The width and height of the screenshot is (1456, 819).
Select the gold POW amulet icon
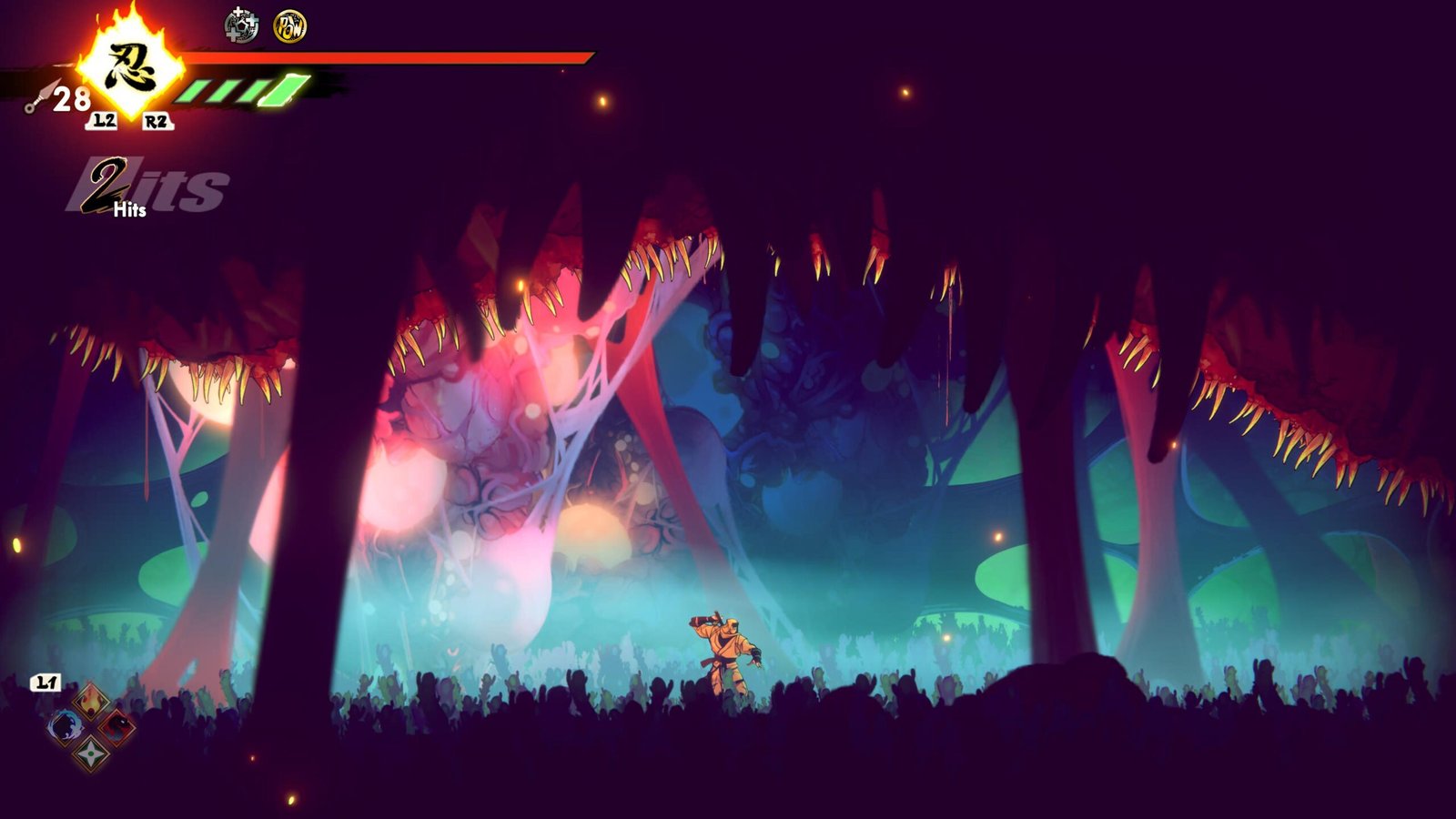[x=290, y=26]
